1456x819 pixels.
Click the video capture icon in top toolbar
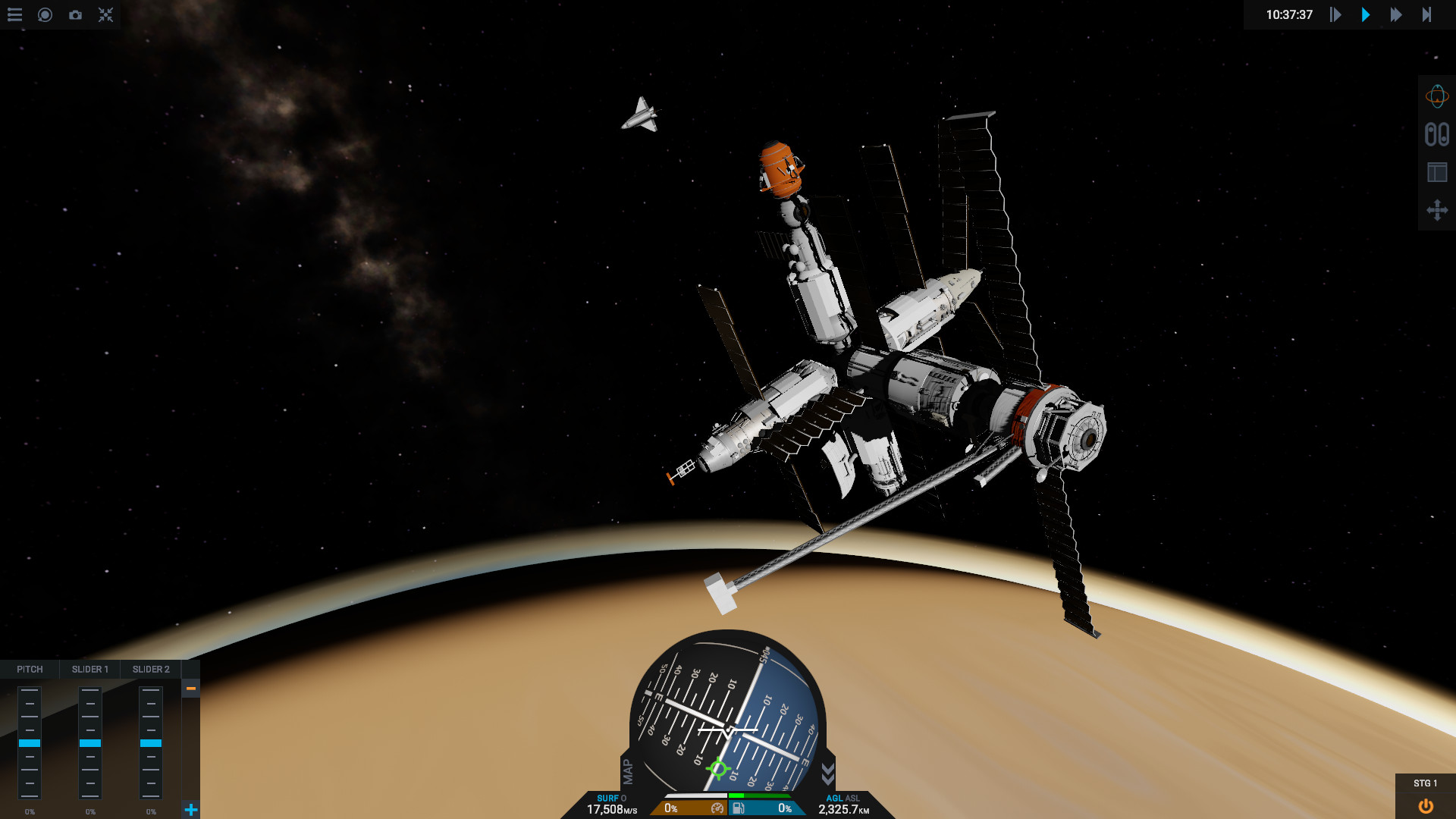pyautogui.click(x=45, y=15)
